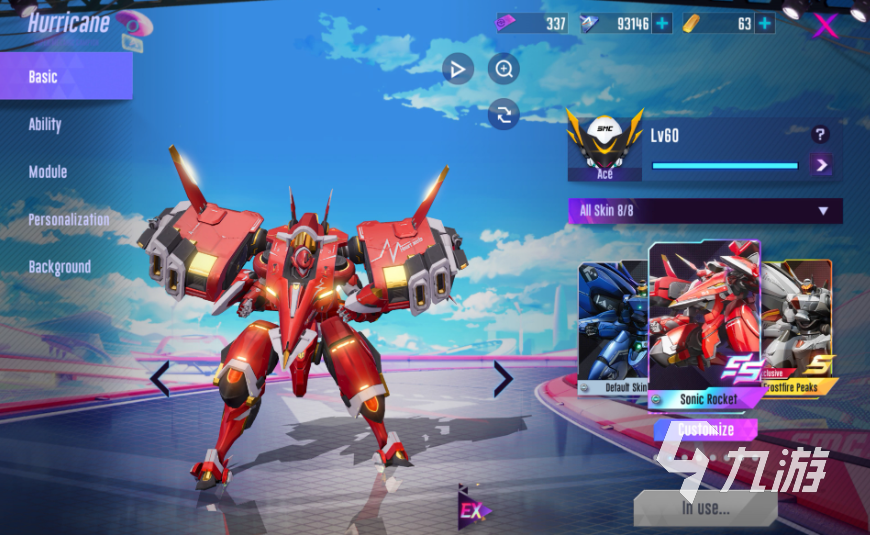Image resolution: width=870 pixels, height=535 pixels.
Task: Open the Customize button
Action: [x=706, y=430]
